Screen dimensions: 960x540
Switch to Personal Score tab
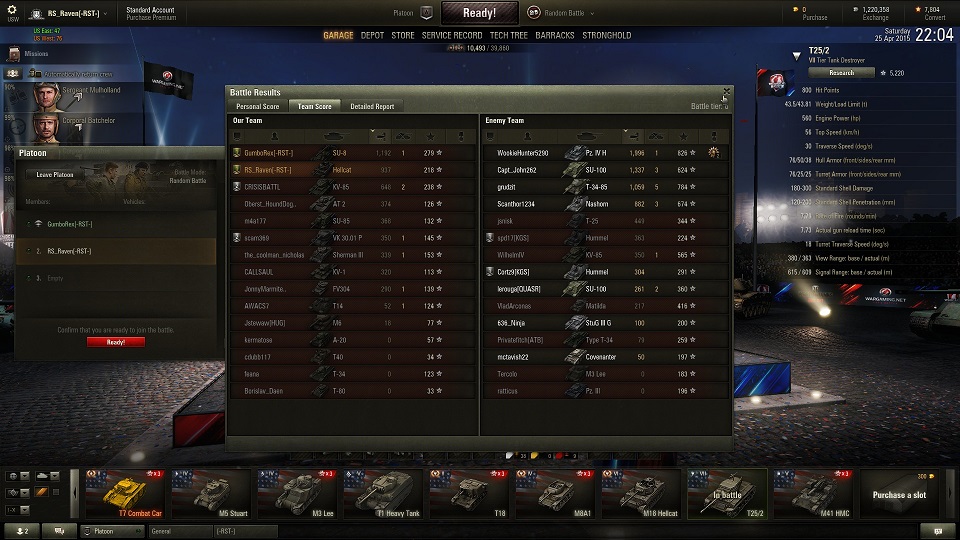pyautogui.click(x=257, y=106)
